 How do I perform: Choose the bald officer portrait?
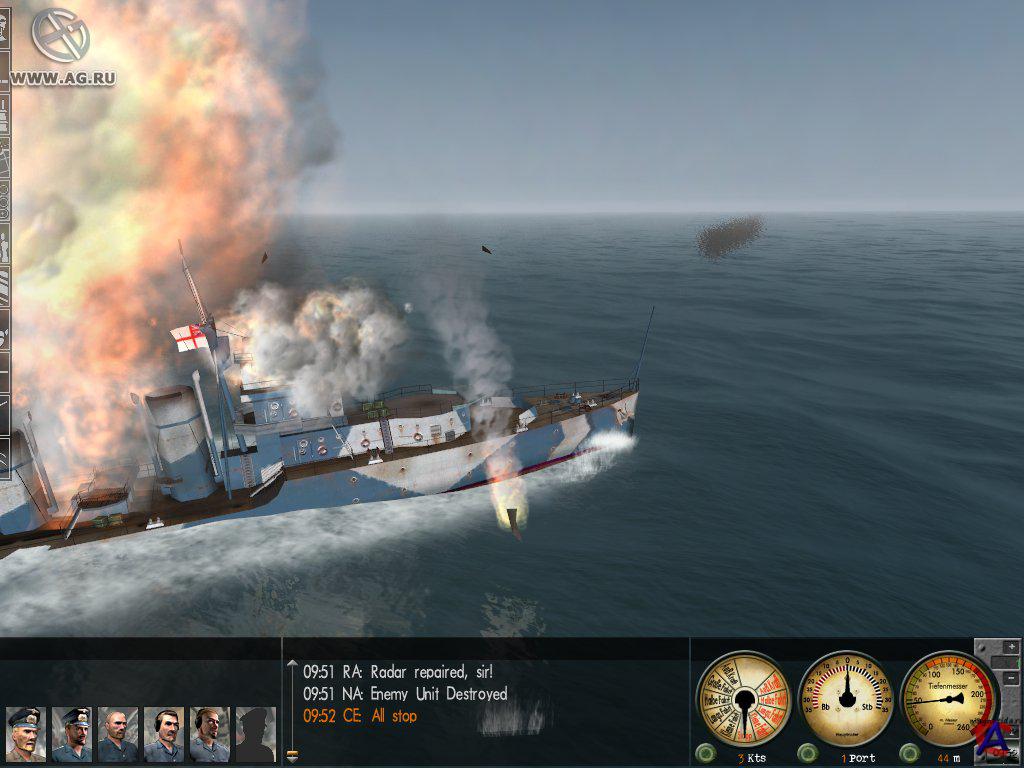[x=117, y=734]
